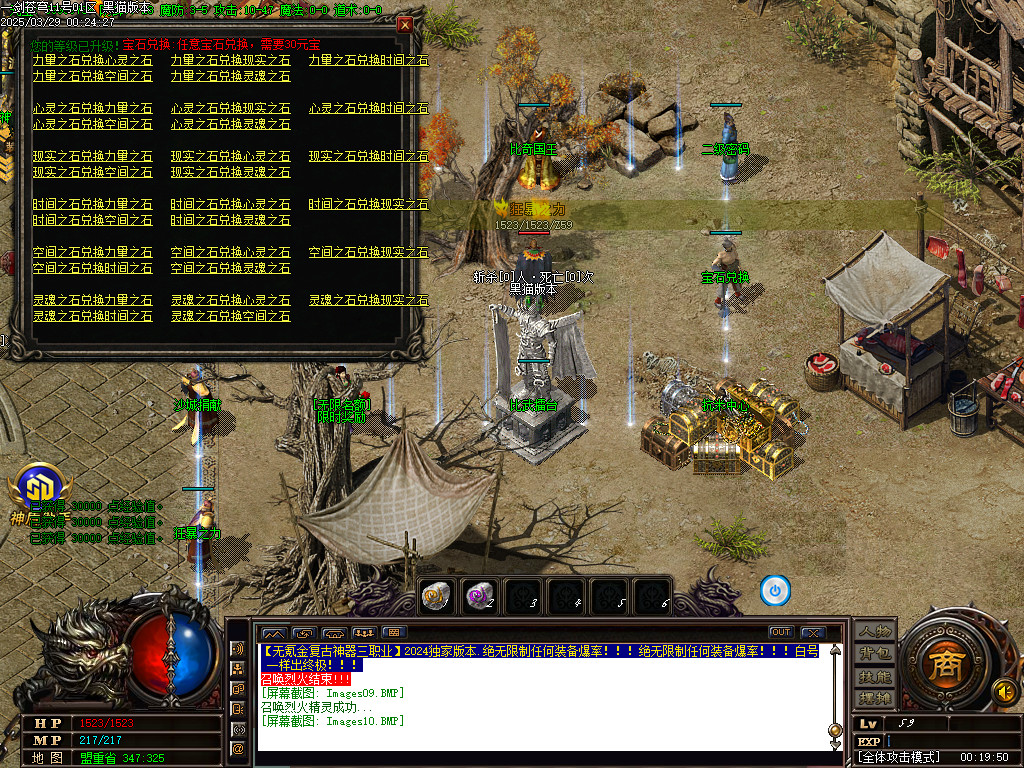Choose 空间之石兑换现实之石 exchange link
The image size is (1024, 768).
[x=368, y=252]
